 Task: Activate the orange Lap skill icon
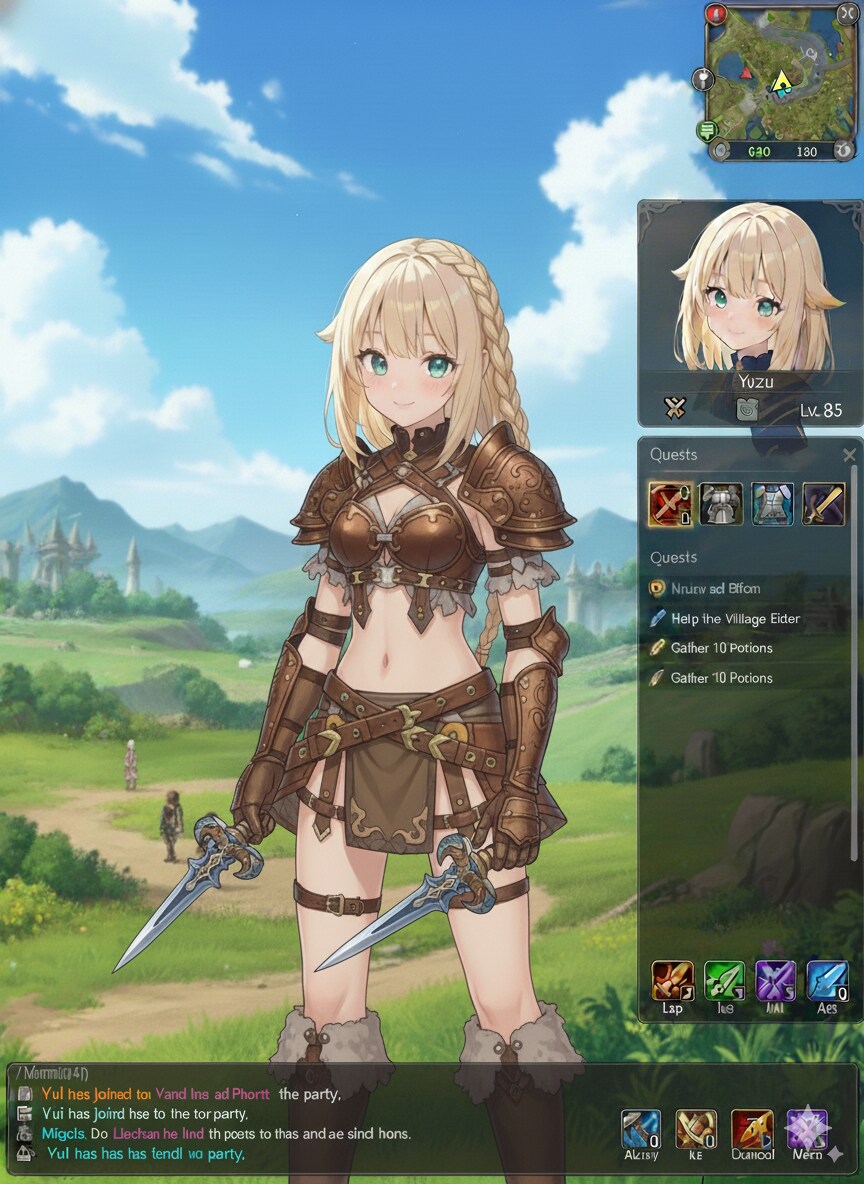[x=672, y=981]
